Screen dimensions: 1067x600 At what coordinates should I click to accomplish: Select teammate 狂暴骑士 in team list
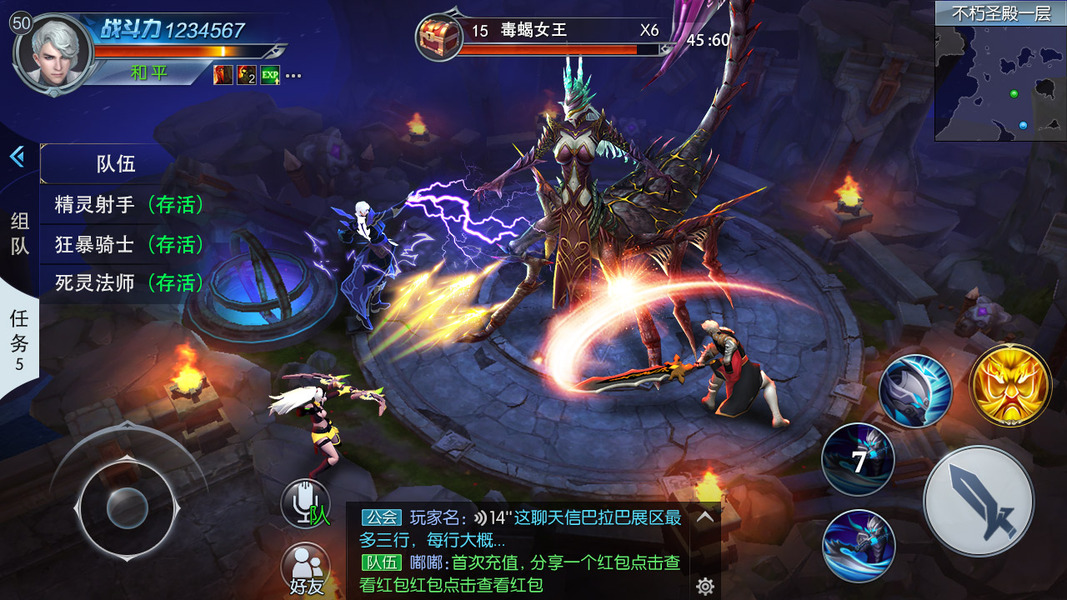tap(129, 244)
